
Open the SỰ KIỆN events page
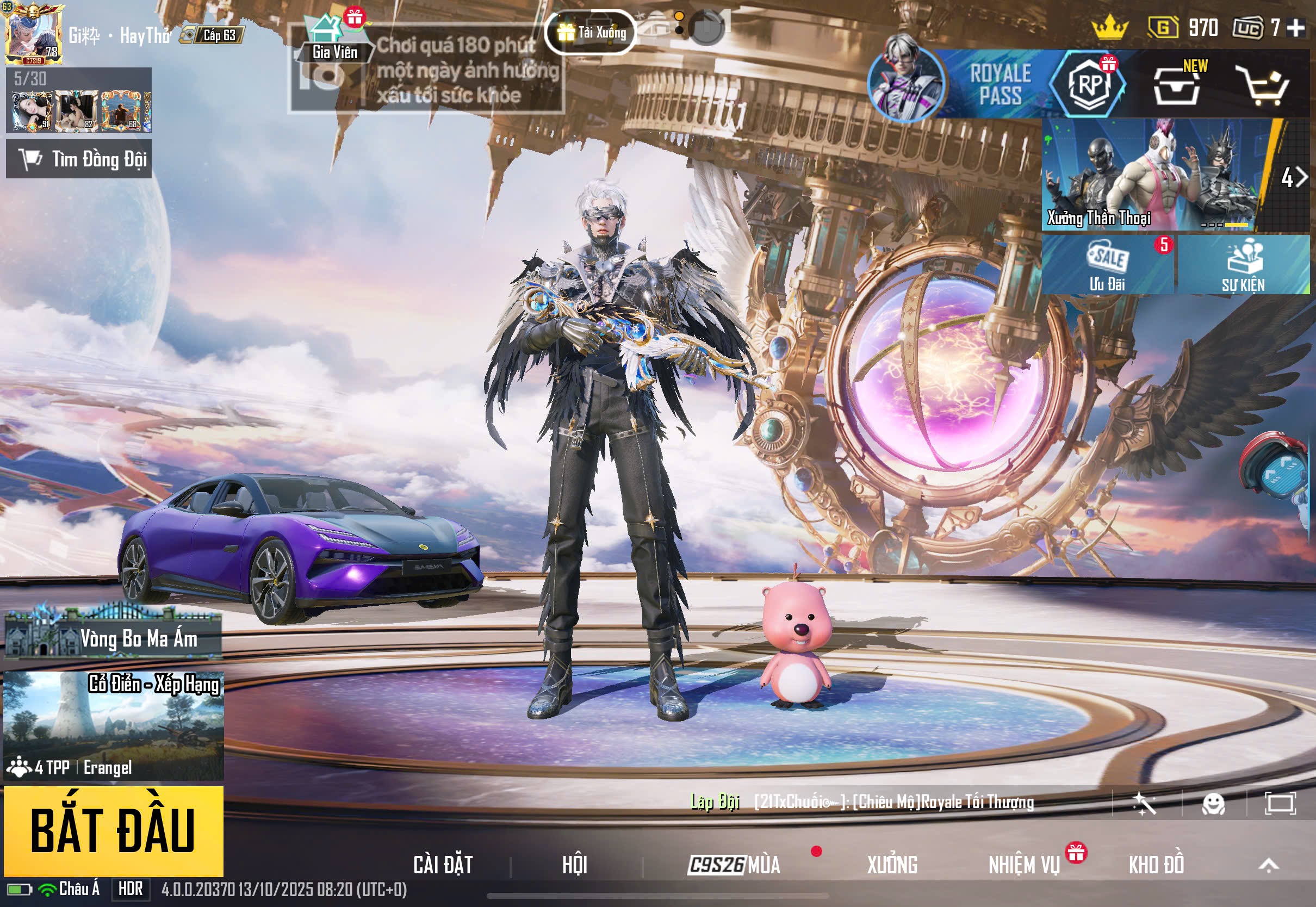point(1243,265)
